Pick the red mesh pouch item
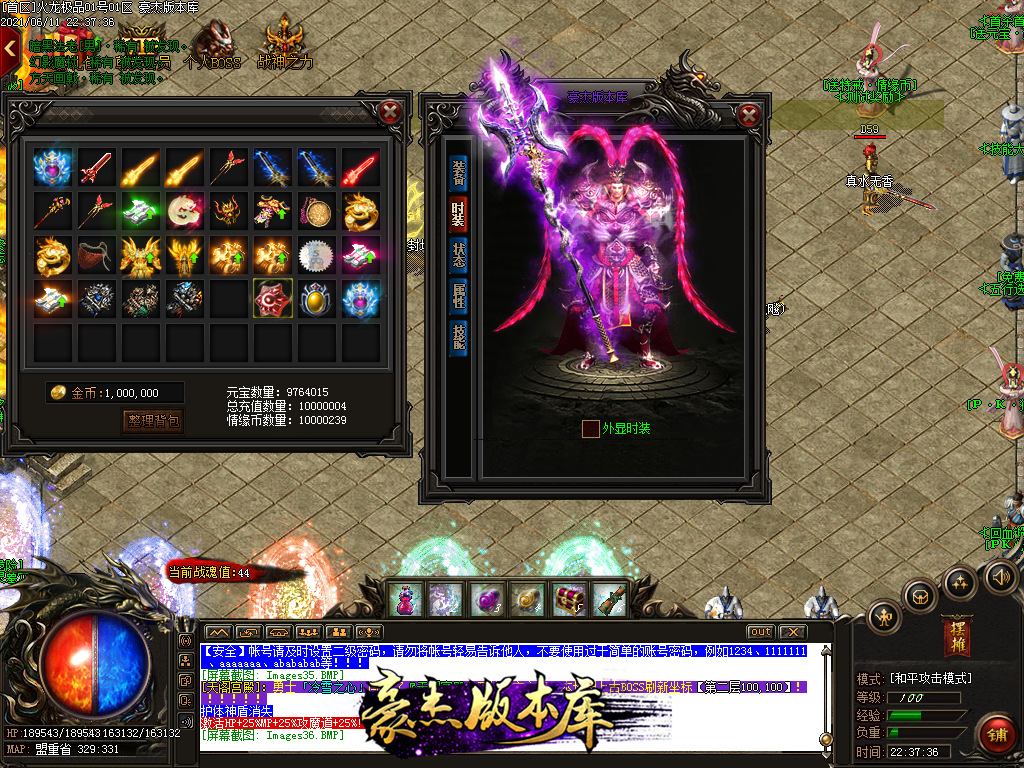The width and height of the screenshot is (1024, 768). pyautogui.click(x=96, y=254)
